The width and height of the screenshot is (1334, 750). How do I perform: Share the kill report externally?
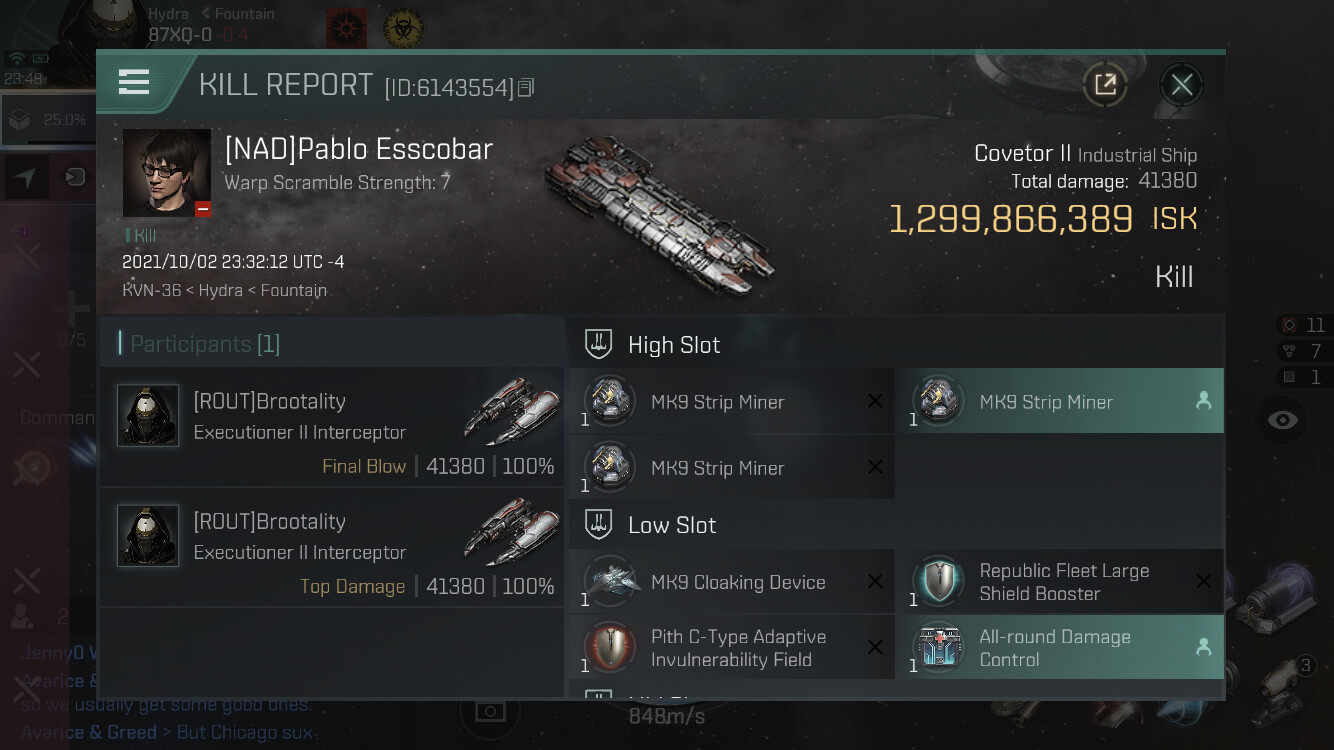click(x=1105, y=85)
